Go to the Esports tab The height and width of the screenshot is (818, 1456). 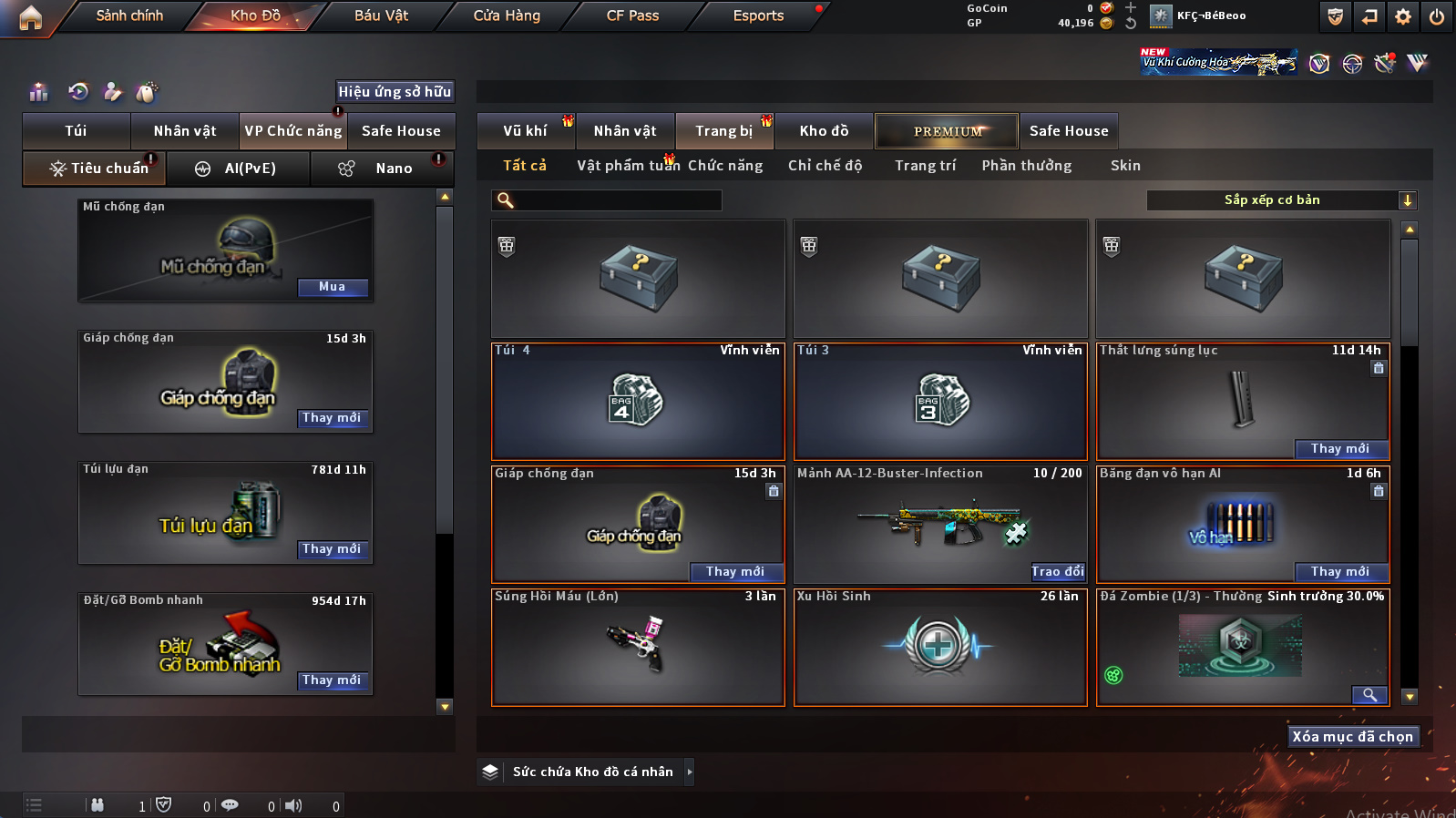(x=758, y=15)
